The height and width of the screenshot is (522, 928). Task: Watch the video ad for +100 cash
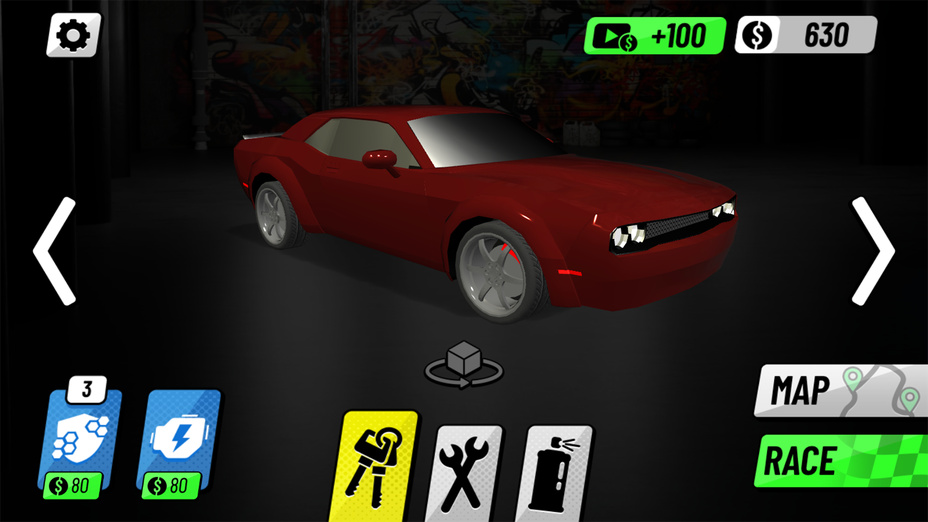(655, 36)
